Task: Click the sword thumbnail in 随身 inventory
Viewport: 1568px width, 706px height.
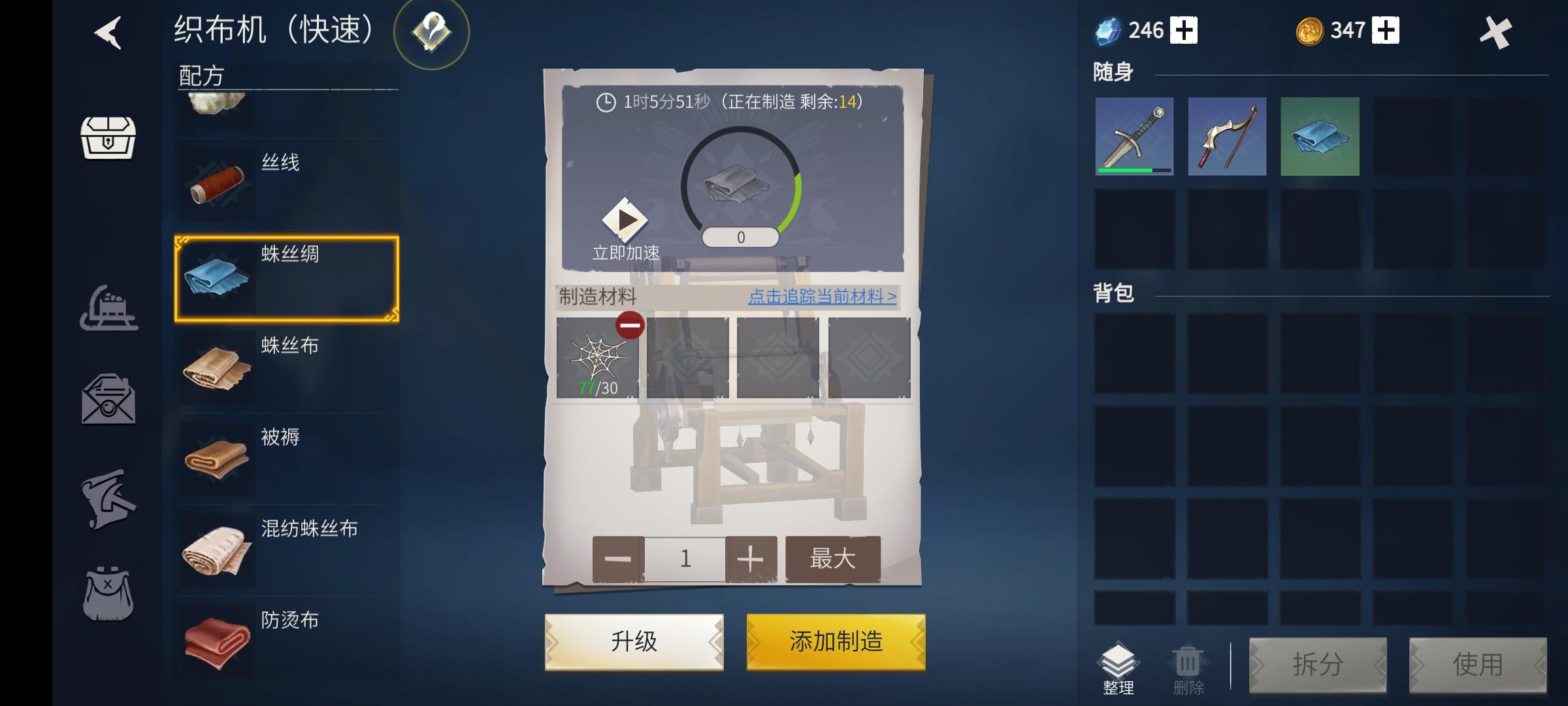Action: point(1135,137)
